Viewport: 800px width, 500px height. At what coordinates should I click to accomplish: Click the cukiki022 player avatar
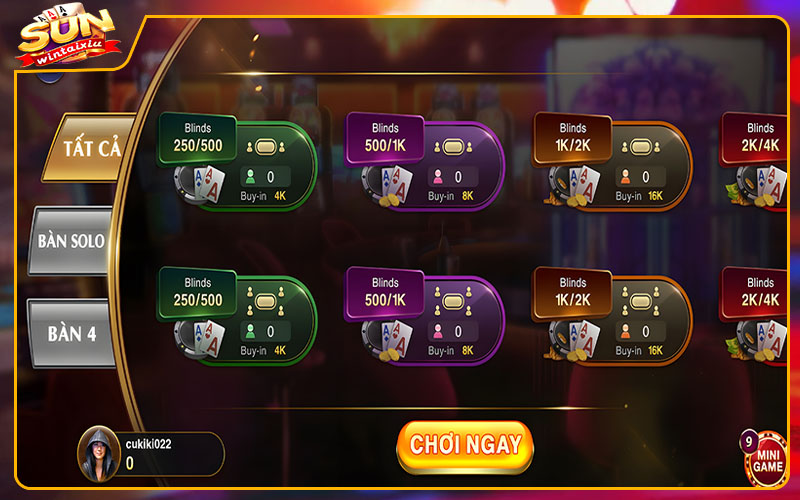(x=98, y=454)
